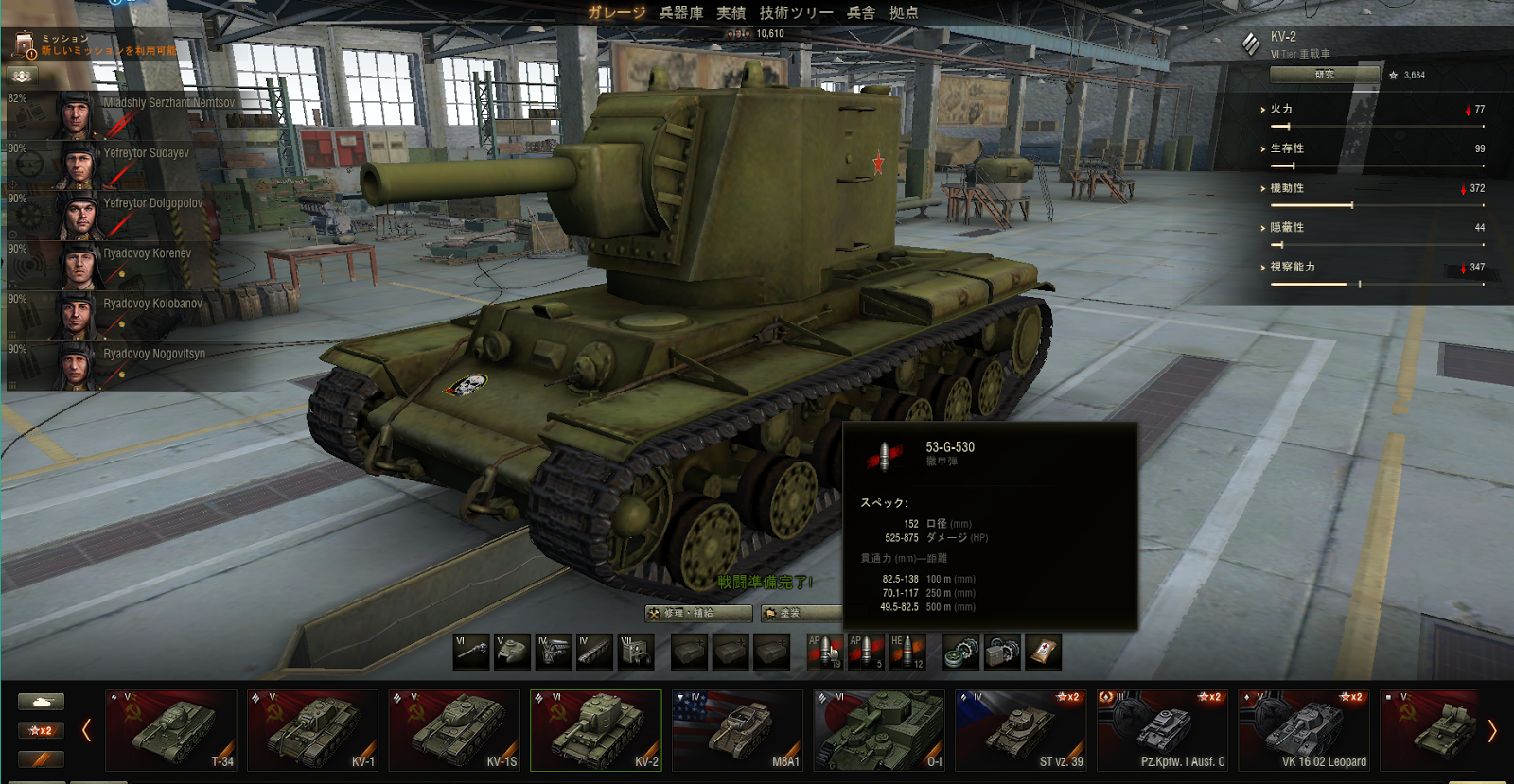Toggle the x2 bonus carousel filter
This screenshot has height=784, width=1514.
tap(41, 730)
